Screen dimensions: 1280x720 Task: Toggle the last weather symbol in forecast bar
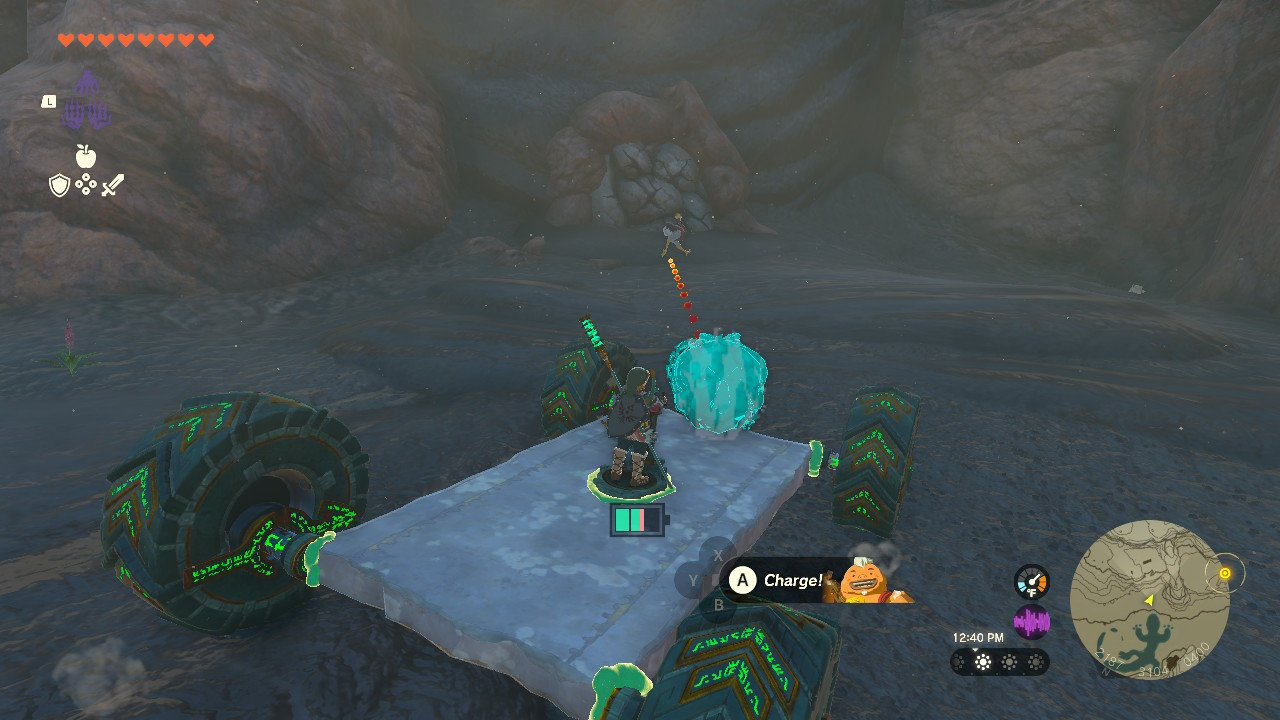(x=1034, y=663)
